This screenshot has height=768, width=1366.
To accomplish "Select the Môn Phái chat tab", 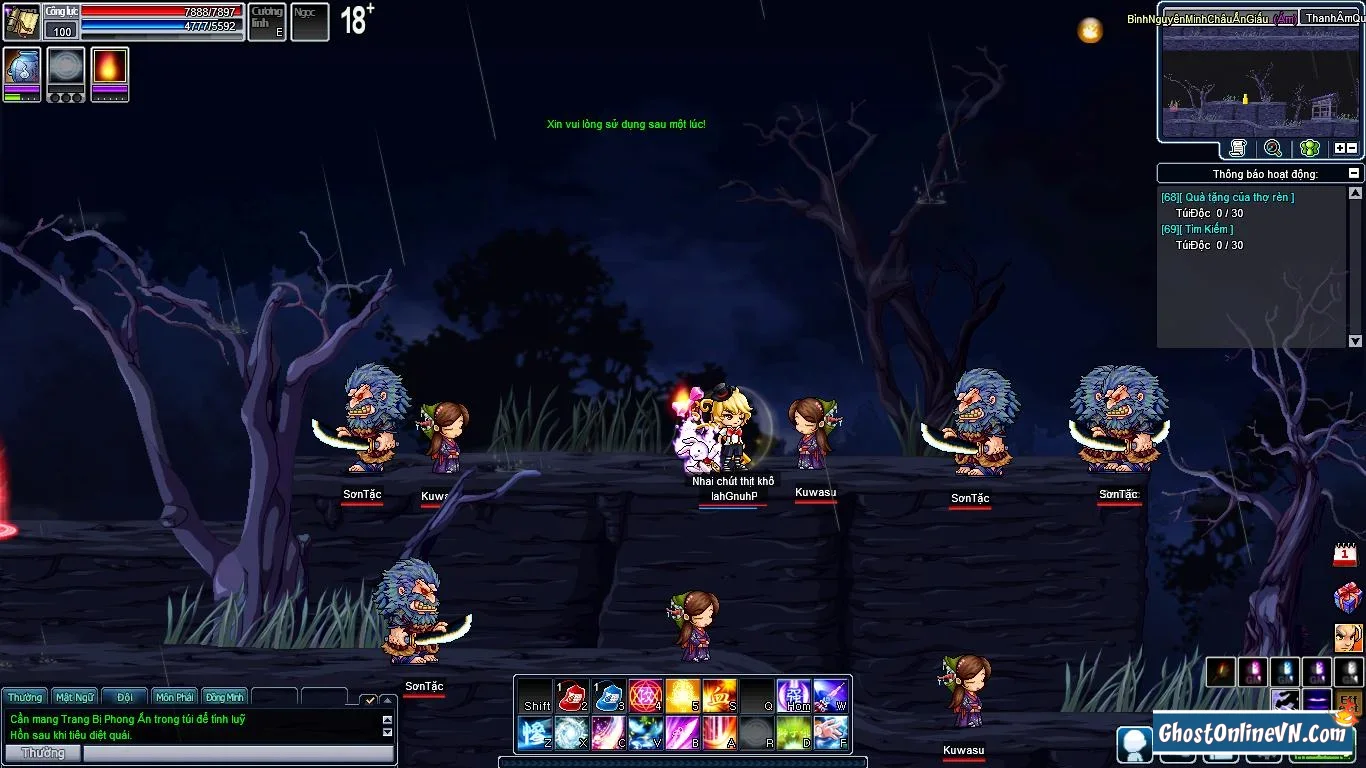I will (175, 697).
